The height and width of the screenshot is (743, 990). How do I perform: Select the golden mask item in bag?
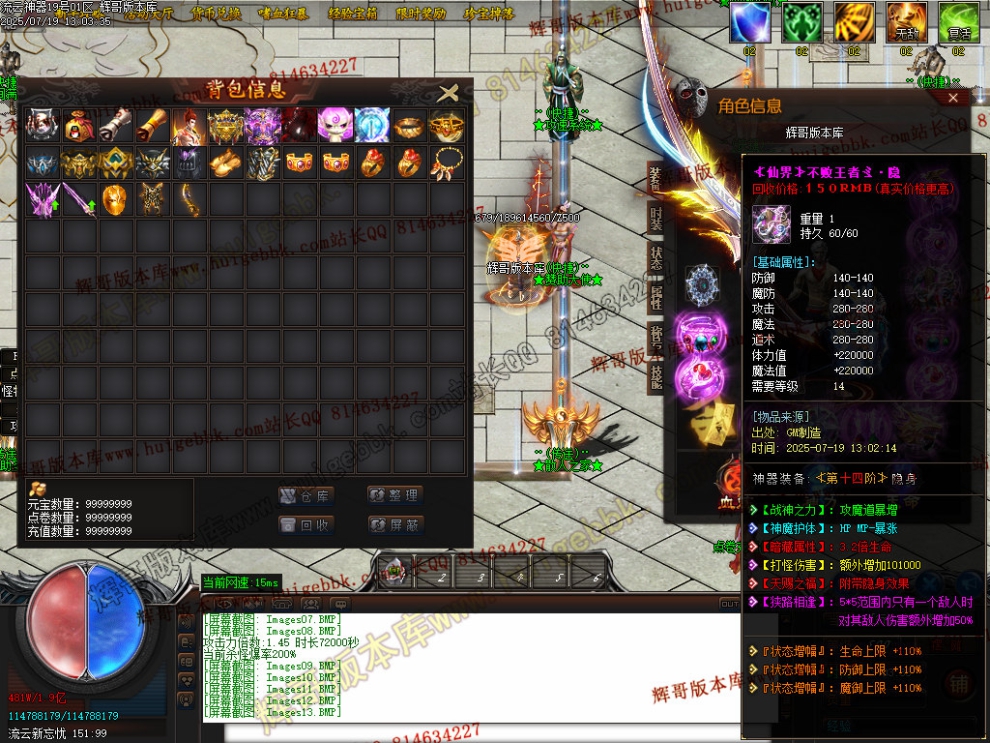pyautogui.click(x=115, y=199)
